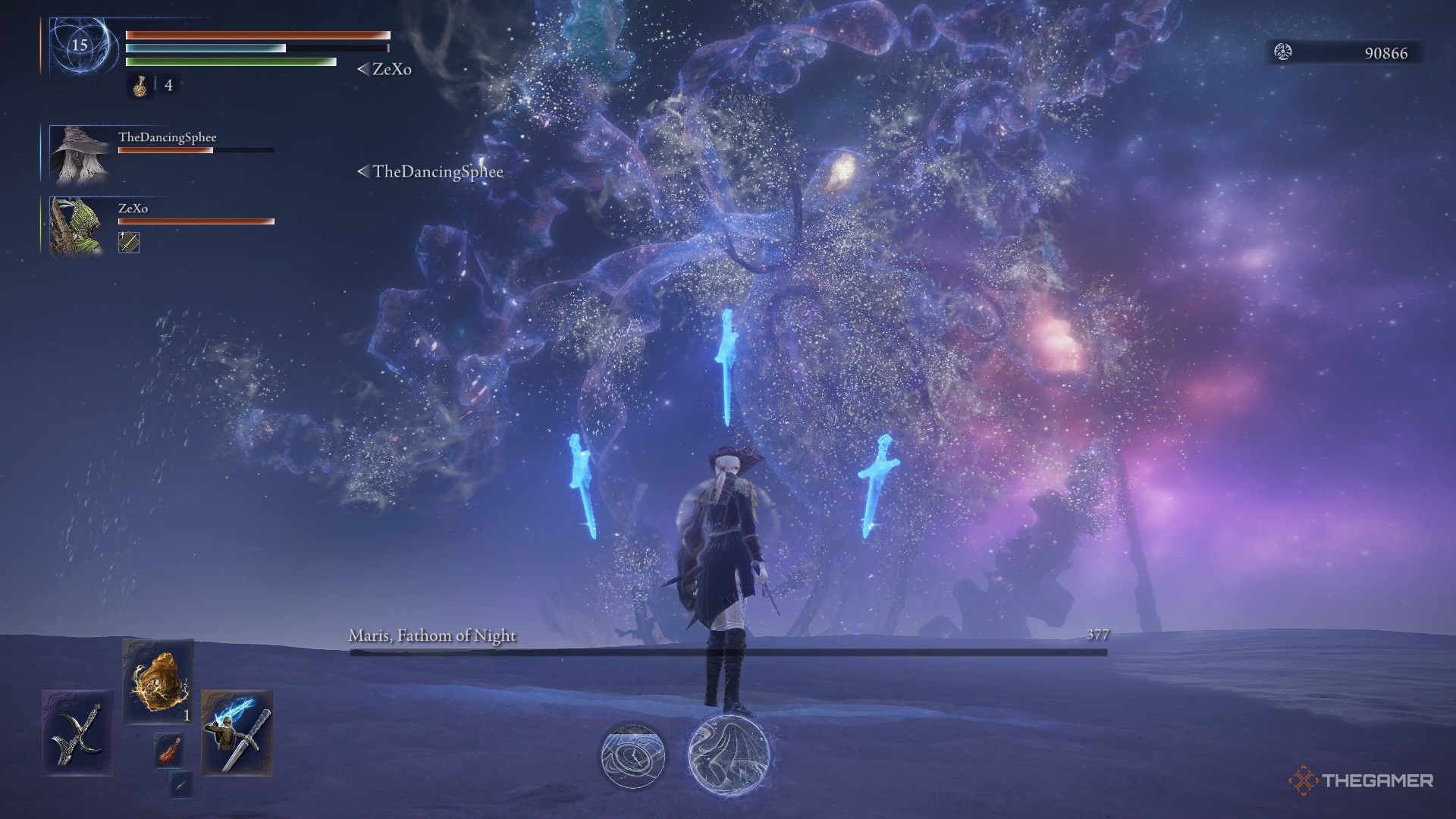Click the TheDancingSphee name tag marker
Image resolution: width=1456 pixels, height=819 pixels.
pos(428,172)
